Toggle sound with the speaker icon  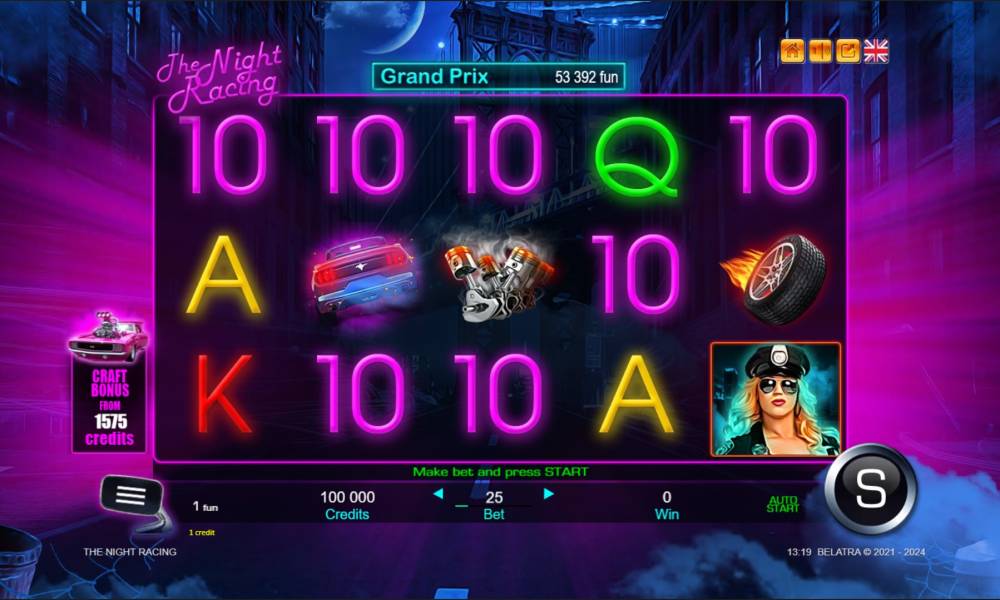[820, 51]
